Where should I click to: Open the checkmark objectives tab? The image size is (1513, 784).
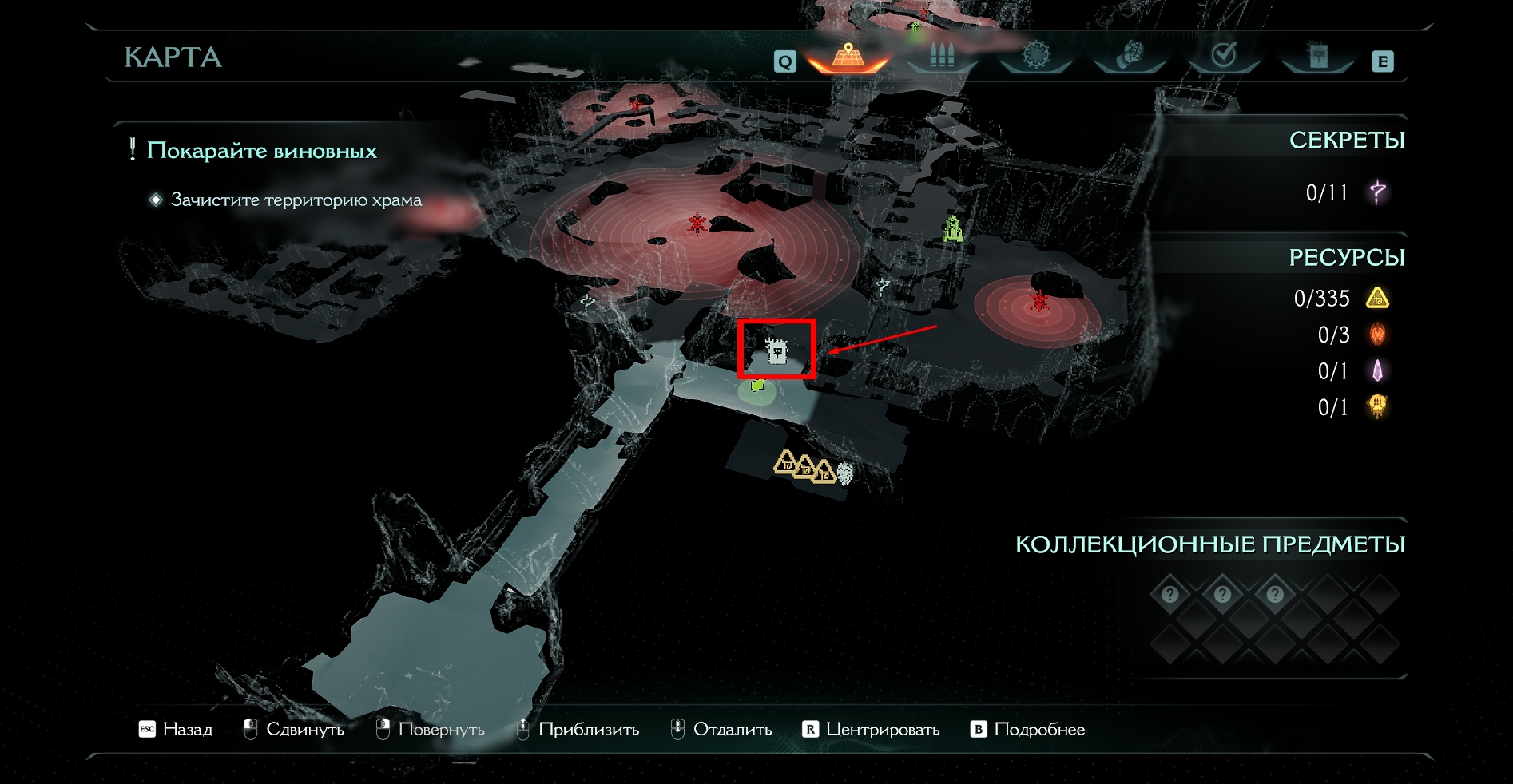click(1223, 56)
